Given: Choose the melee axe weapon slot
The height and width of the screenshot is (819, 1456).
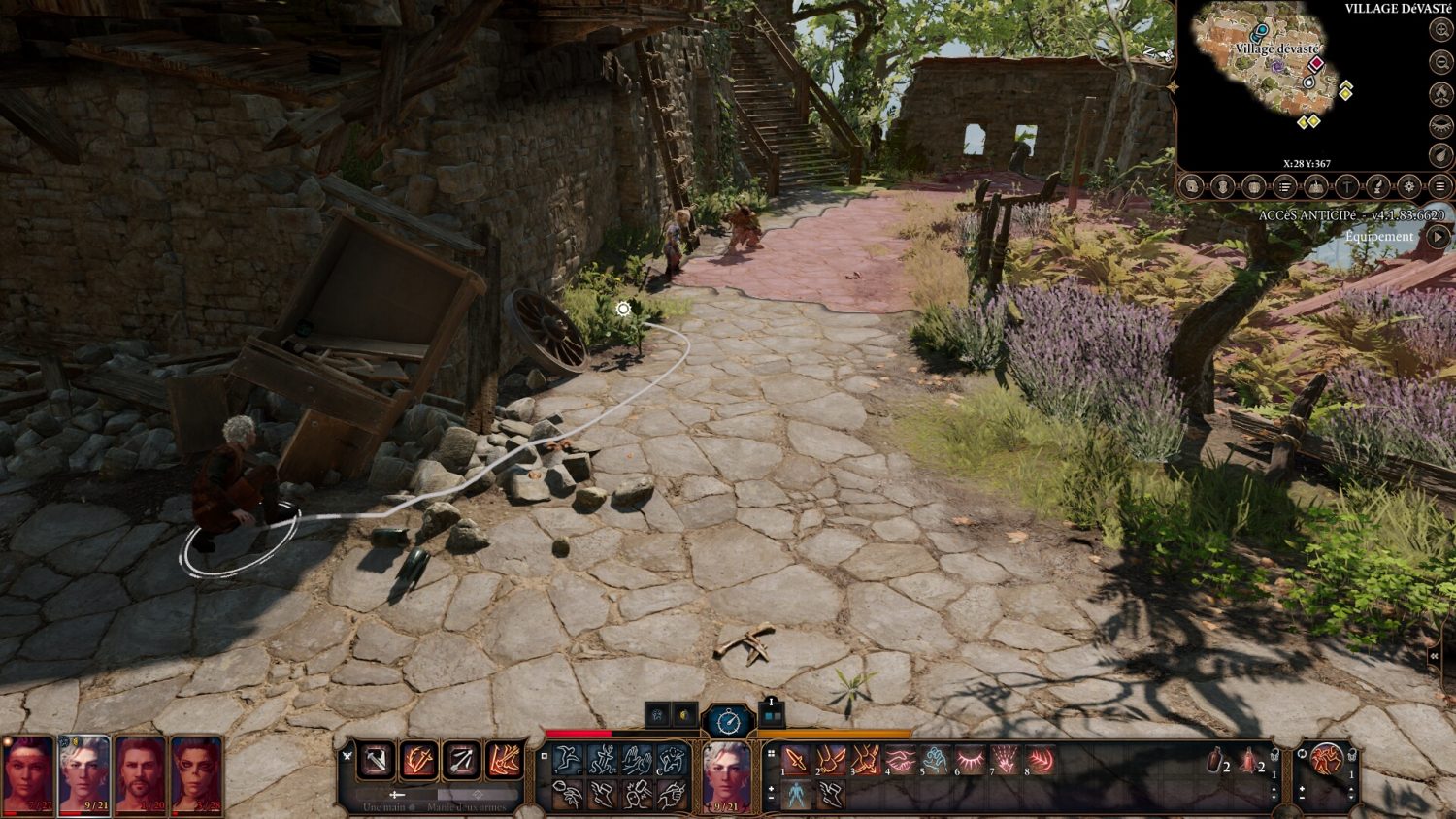Looking at the screenshot, I should 376,761.
